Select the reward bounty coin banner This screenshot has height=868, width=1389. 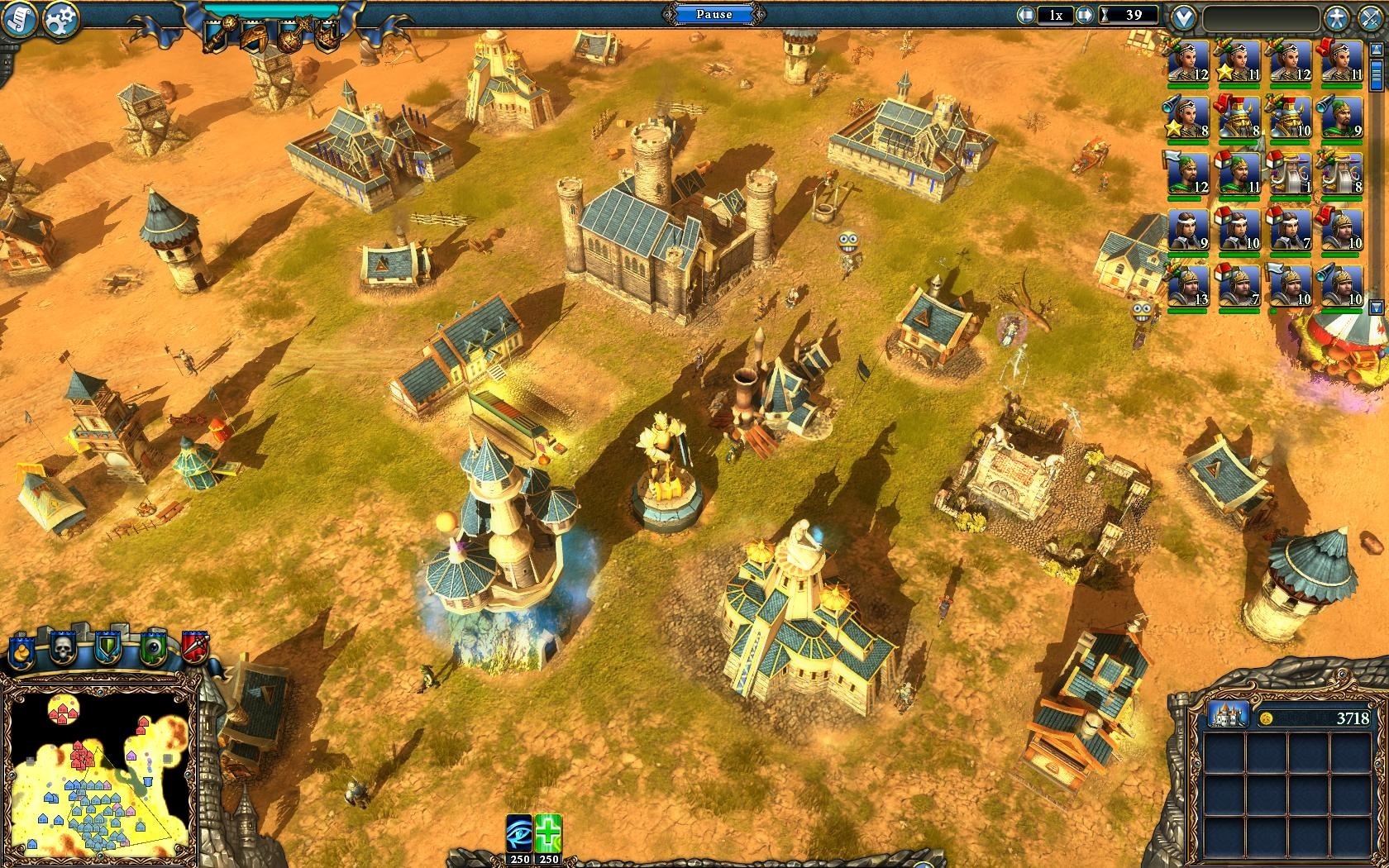(x=21, y=650)
